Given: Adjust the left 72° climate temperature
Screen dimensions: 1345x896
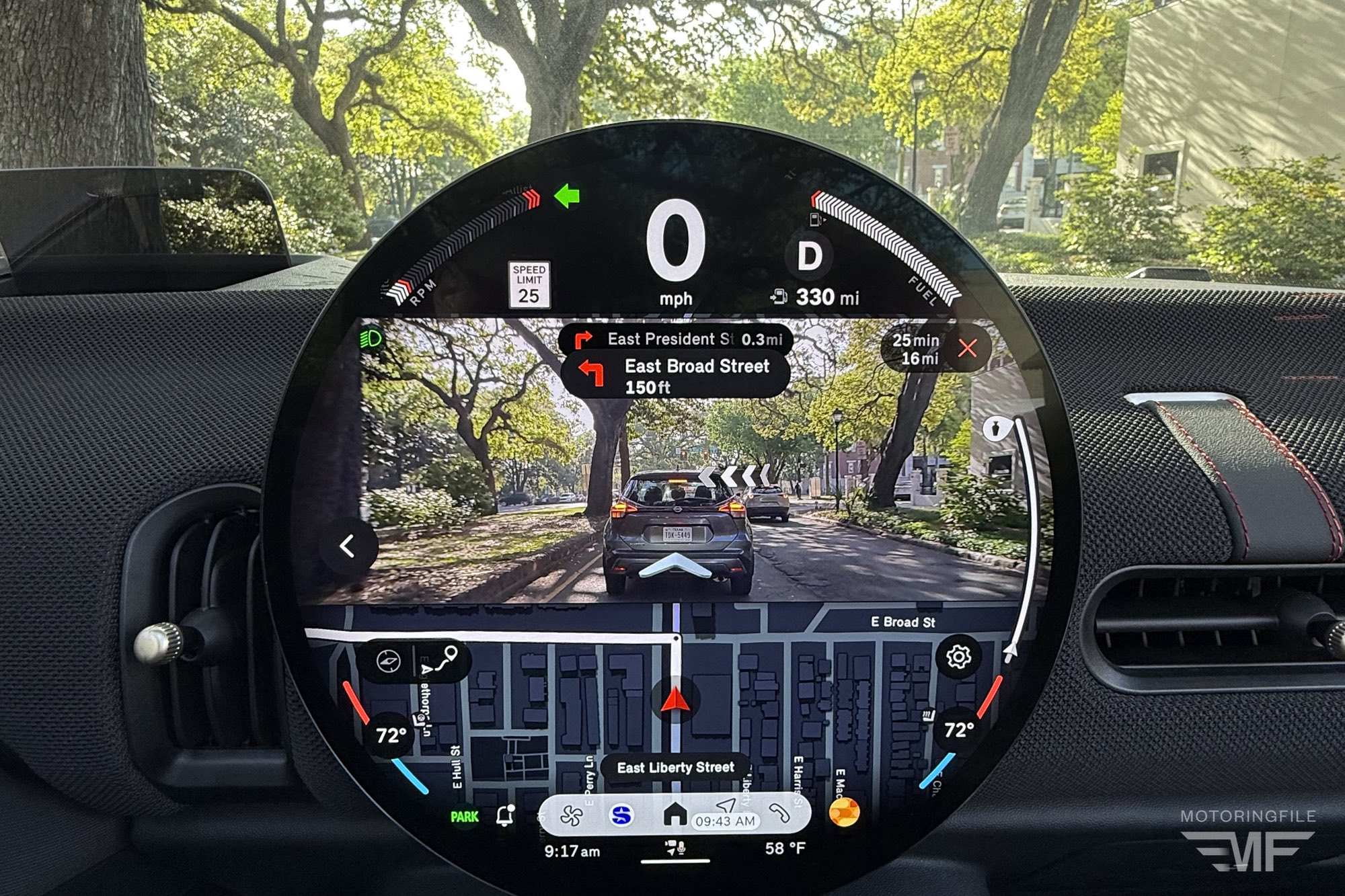Looking at the screenshot, I should [x=391, y=735].
